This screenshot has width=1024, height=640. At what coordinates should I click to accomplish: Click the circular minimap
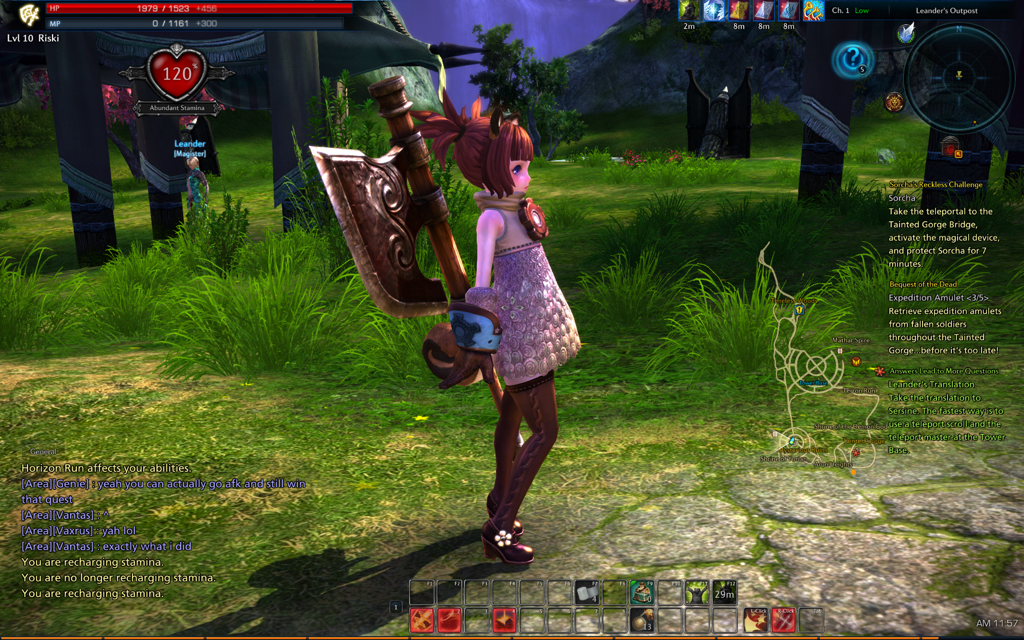[x=959, y=77]
